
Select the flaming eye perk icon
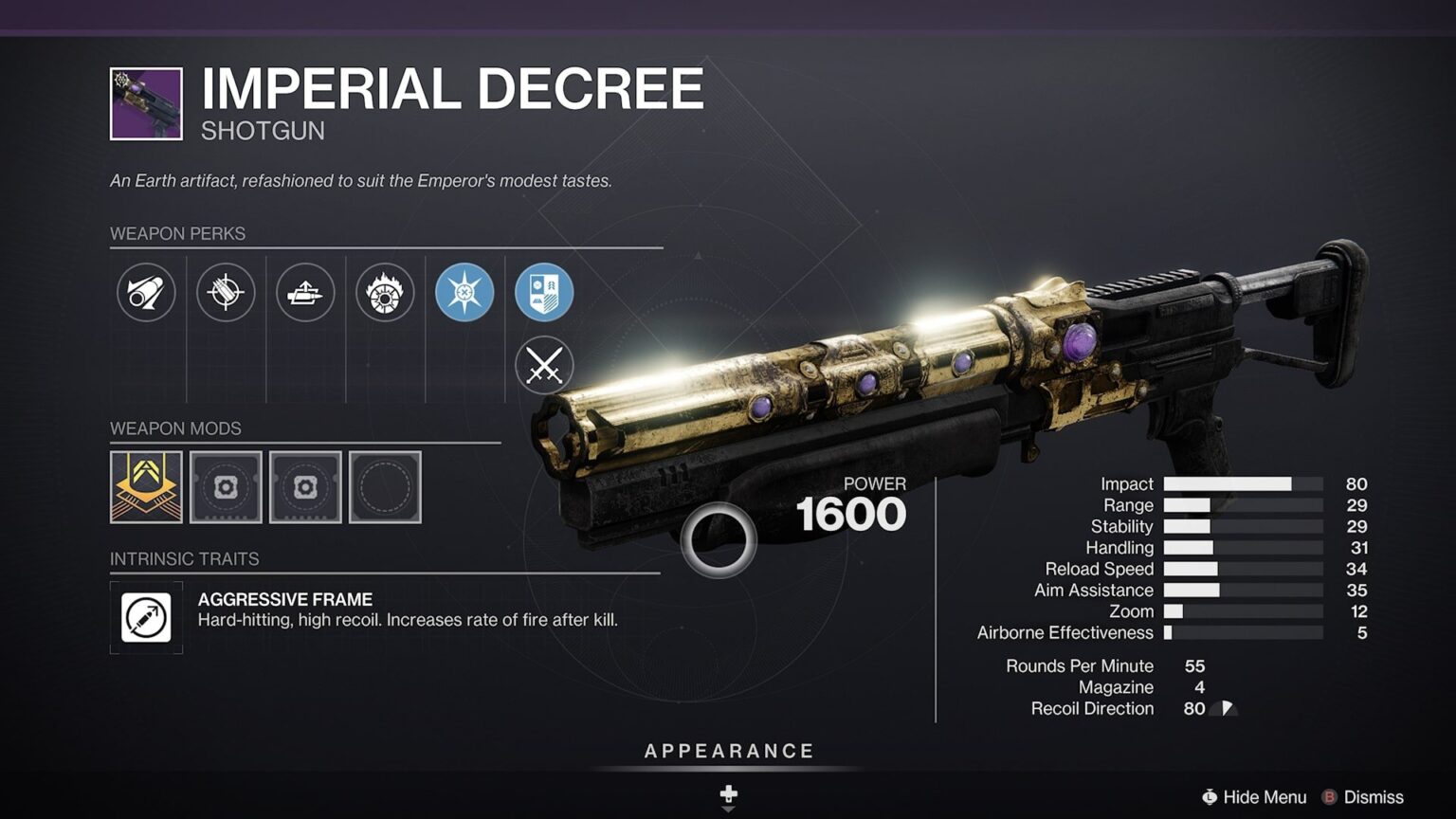click(x=384, y=292)
